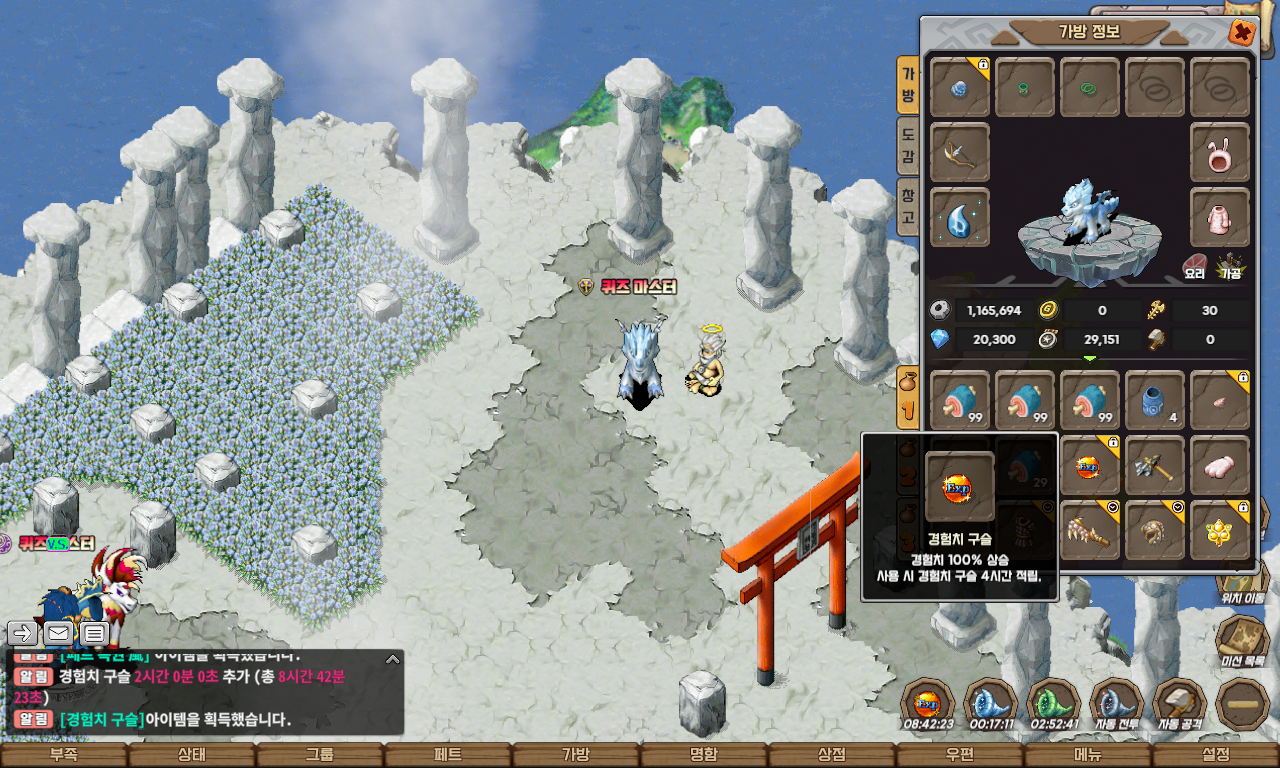Select the pink bunny hood equipment slot
Screen dimensions: 1280x768
pyautogui.click(x=1220, y=152)
